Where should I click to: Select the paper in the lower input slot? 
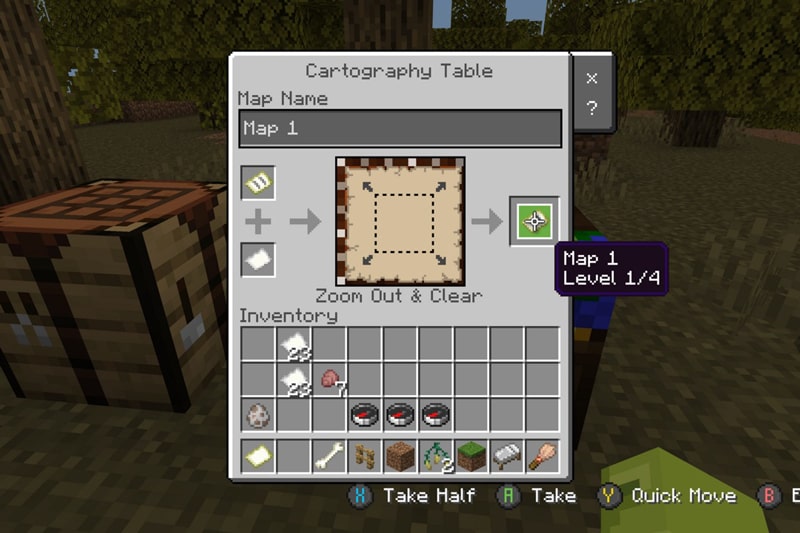click(x=258, y=260)
